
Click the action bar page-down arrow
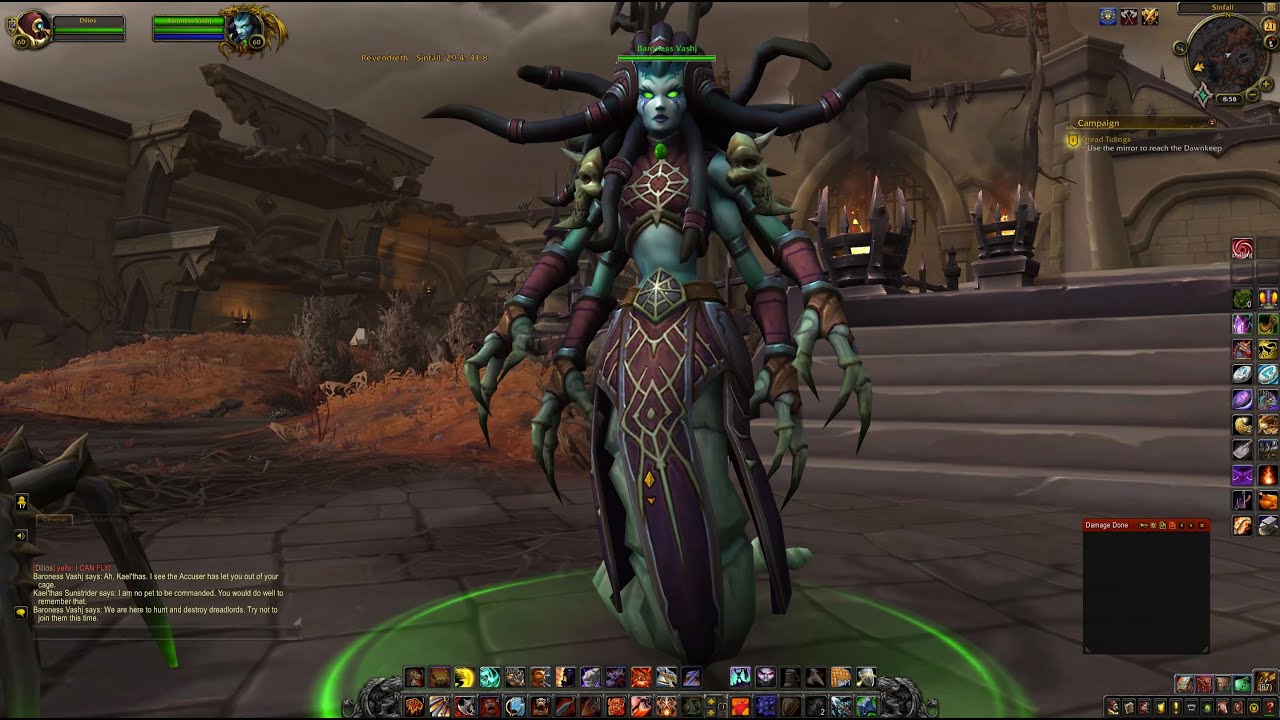pos(712,712)
